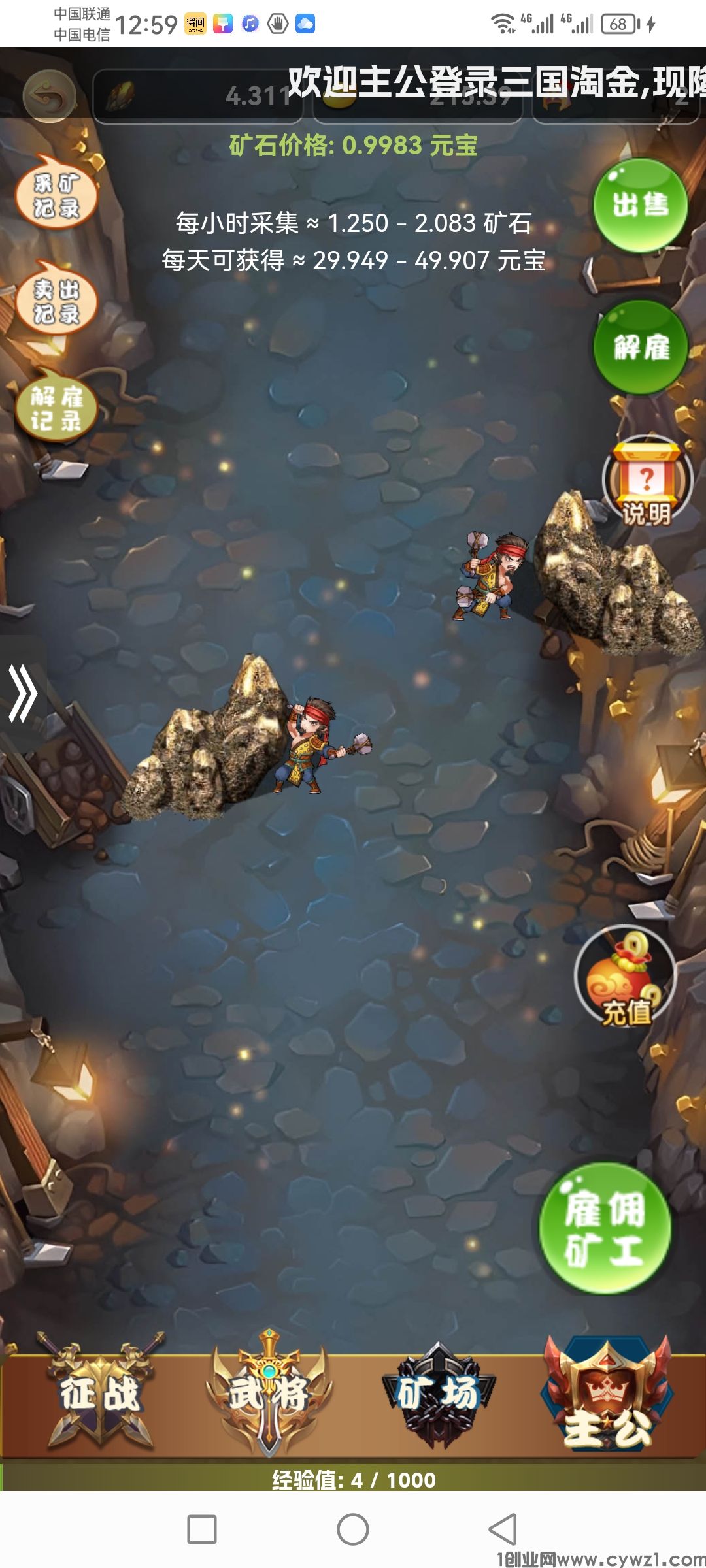Screen dimensions: 706x1568
Task: Open the 卖出记录 sales log
Action: pos(57,300)
